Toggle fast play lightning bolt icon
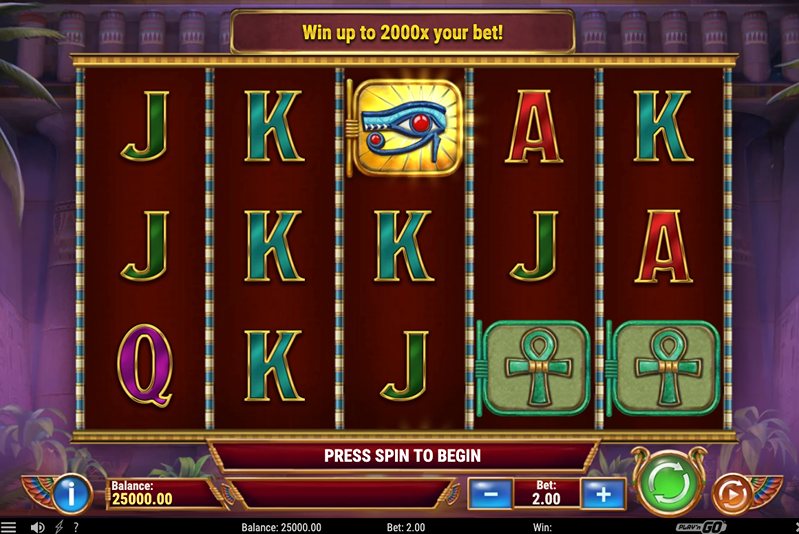This screenshot has height=534, width=799. click(x=58, y=526)
